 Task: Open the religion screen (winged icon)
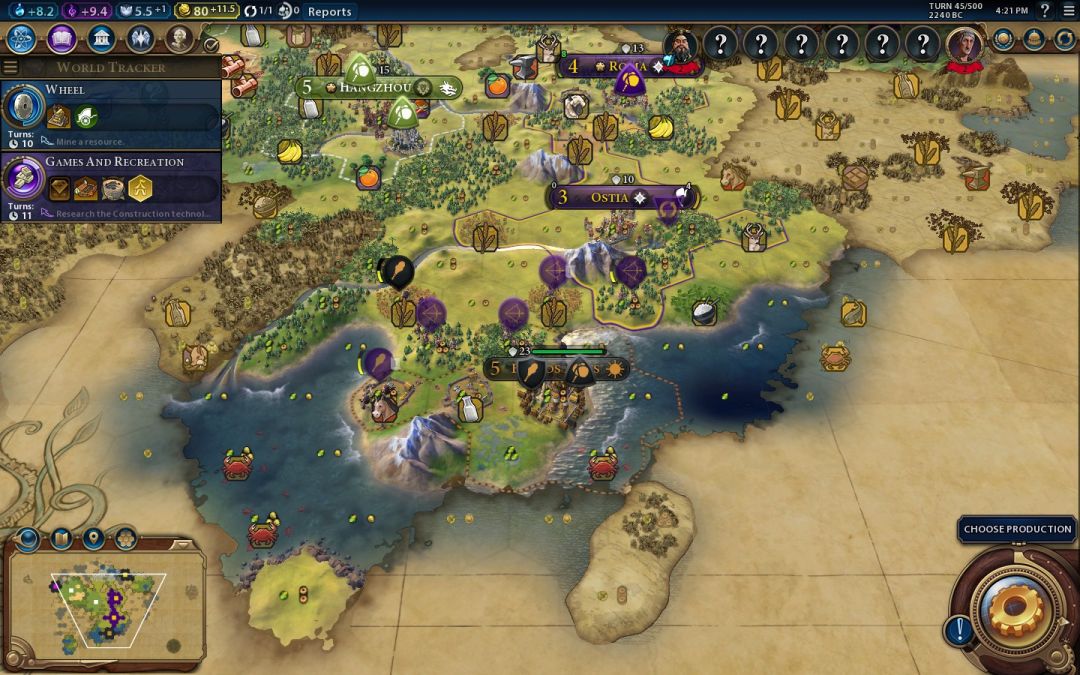tap(139, 39)
